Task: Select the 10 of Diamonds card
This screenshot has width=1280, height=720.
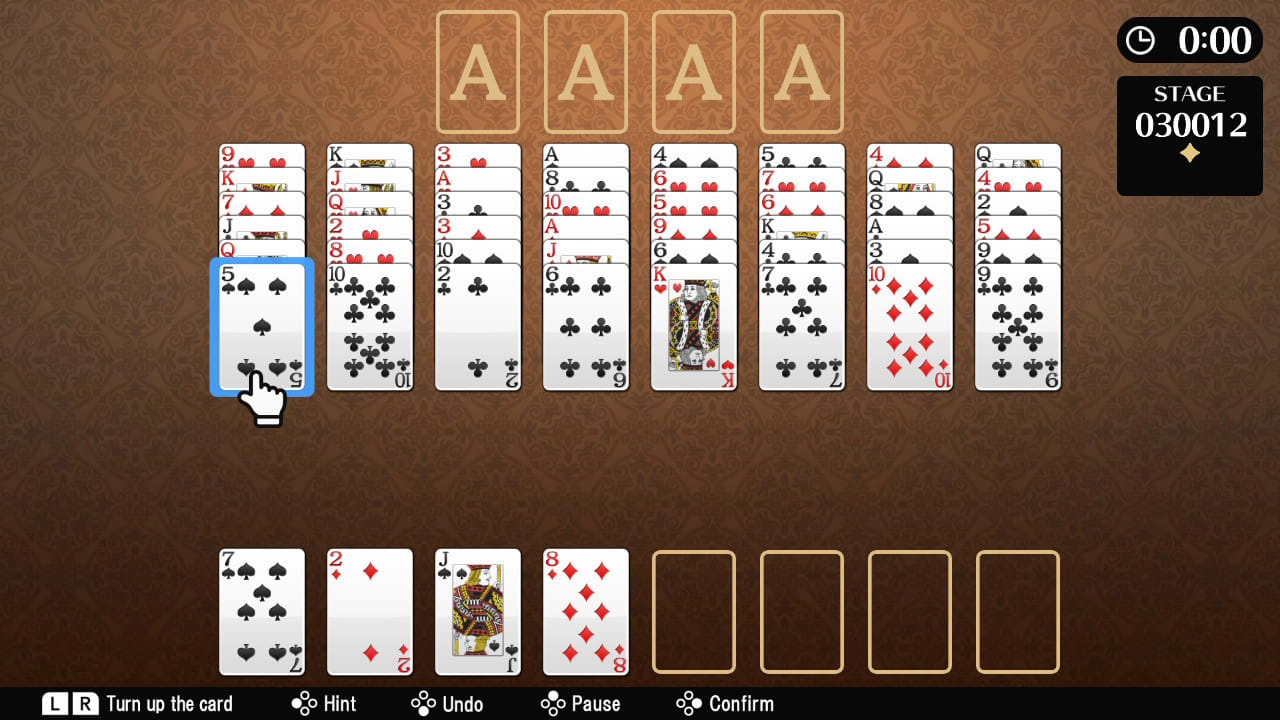Action: click(x=909, y=325)
